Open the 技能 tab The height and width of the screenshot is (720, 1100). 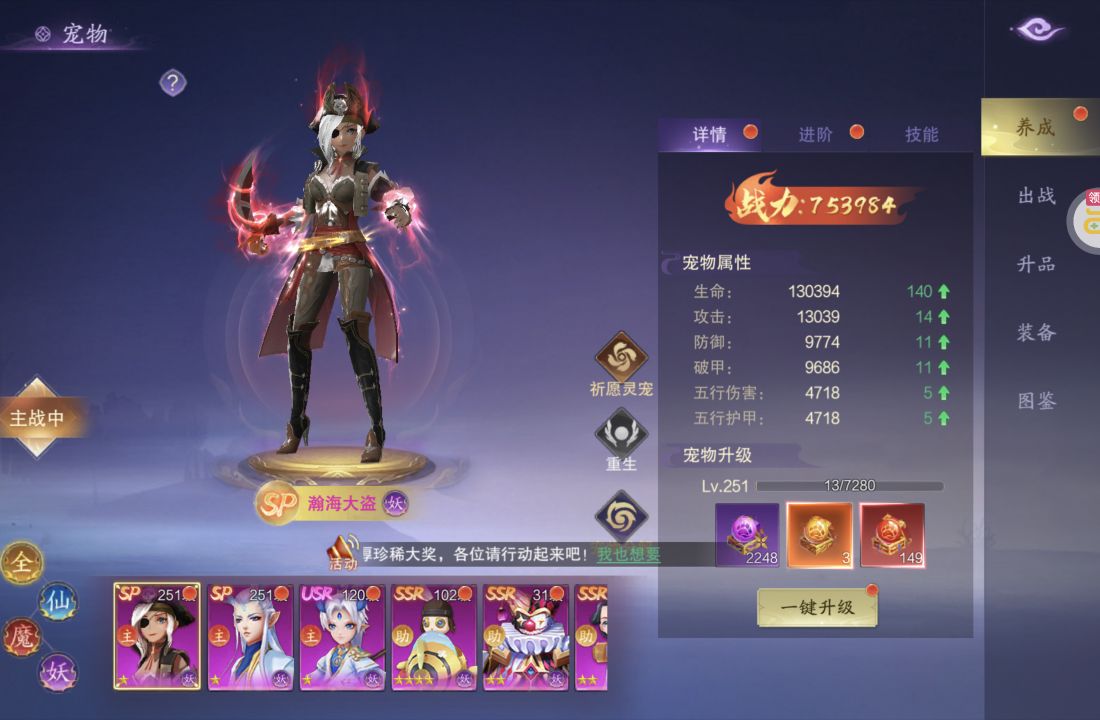click(x=921, y=134)
